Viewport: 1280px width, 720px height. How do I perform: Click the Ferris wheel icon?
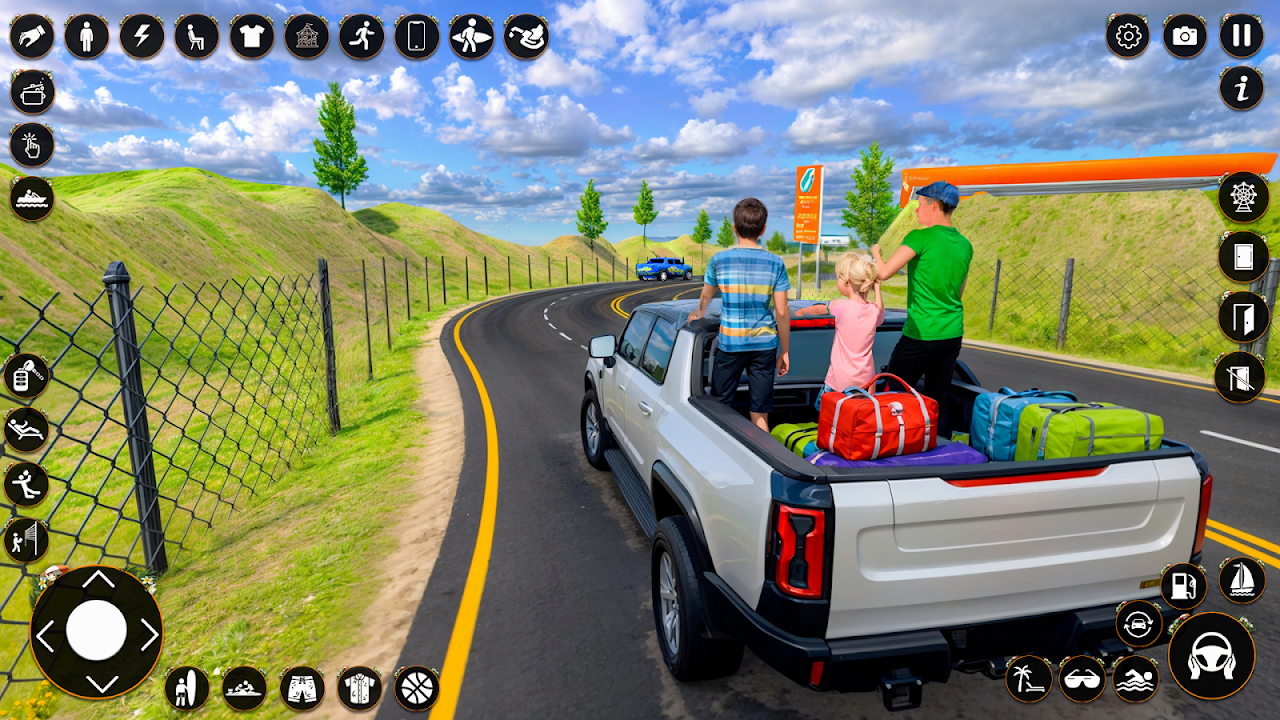(1243, 197)
